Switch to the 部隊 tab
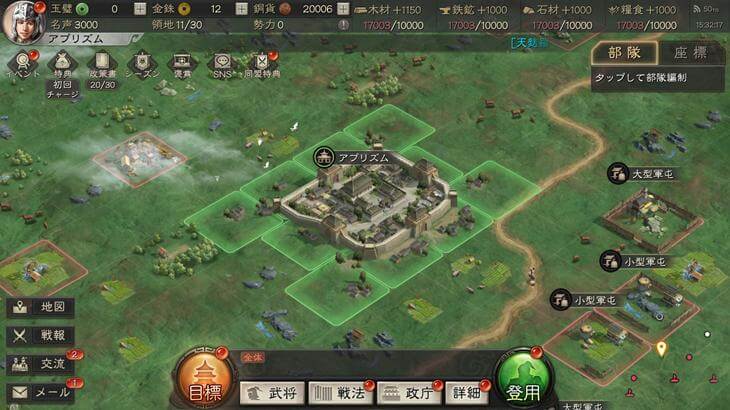Viewport: 730px width, 410px height. point(622,52)
